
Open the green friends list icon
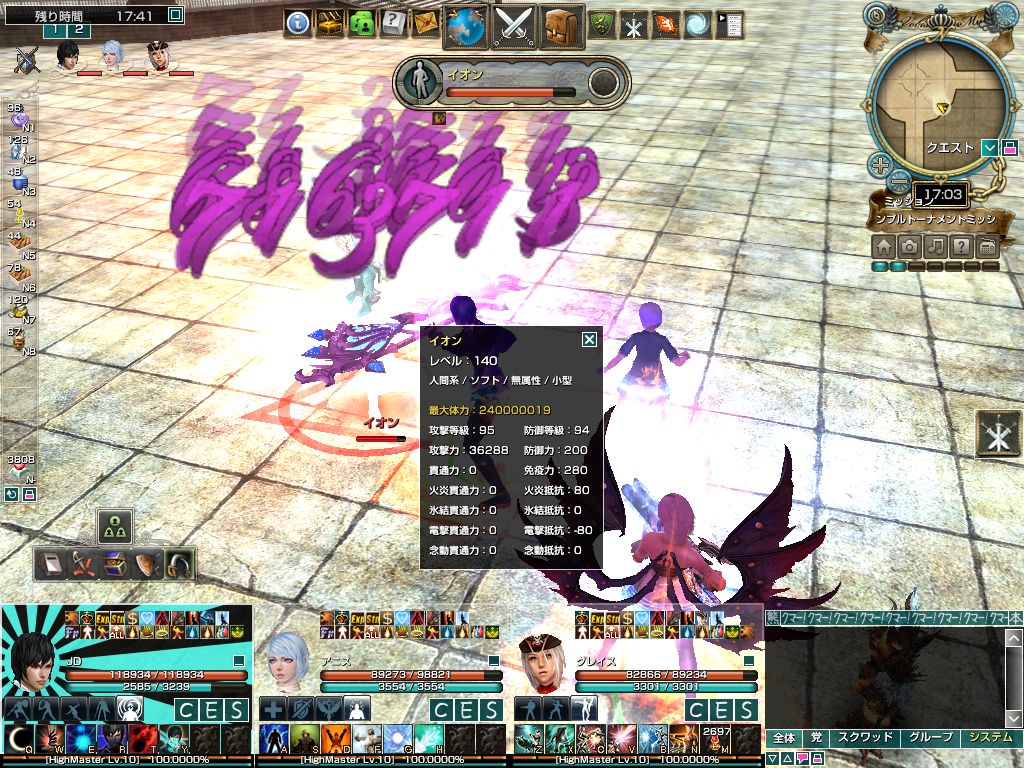coord(361,23)
